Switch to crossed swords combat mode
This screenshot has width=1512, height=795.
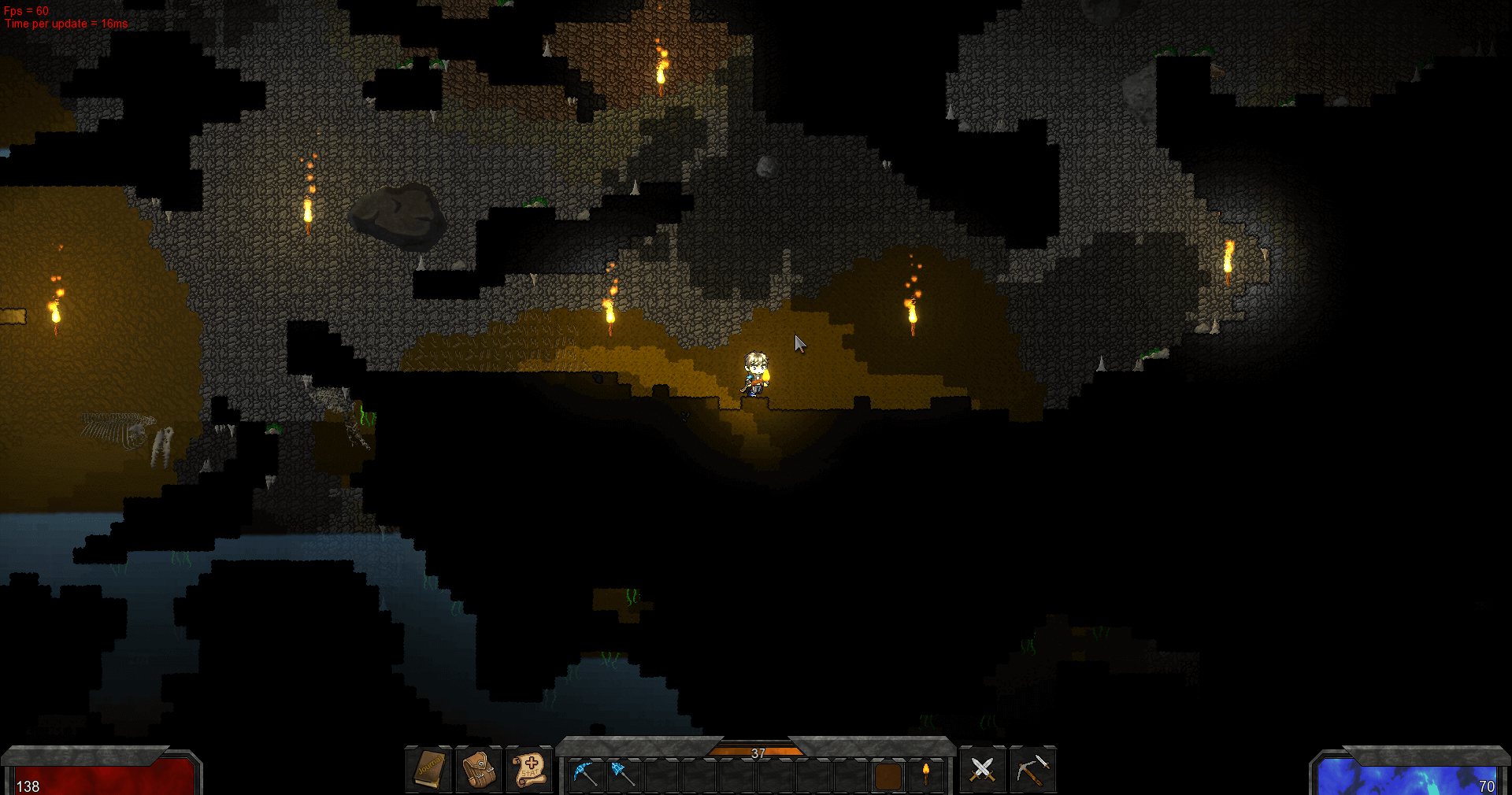982,769
